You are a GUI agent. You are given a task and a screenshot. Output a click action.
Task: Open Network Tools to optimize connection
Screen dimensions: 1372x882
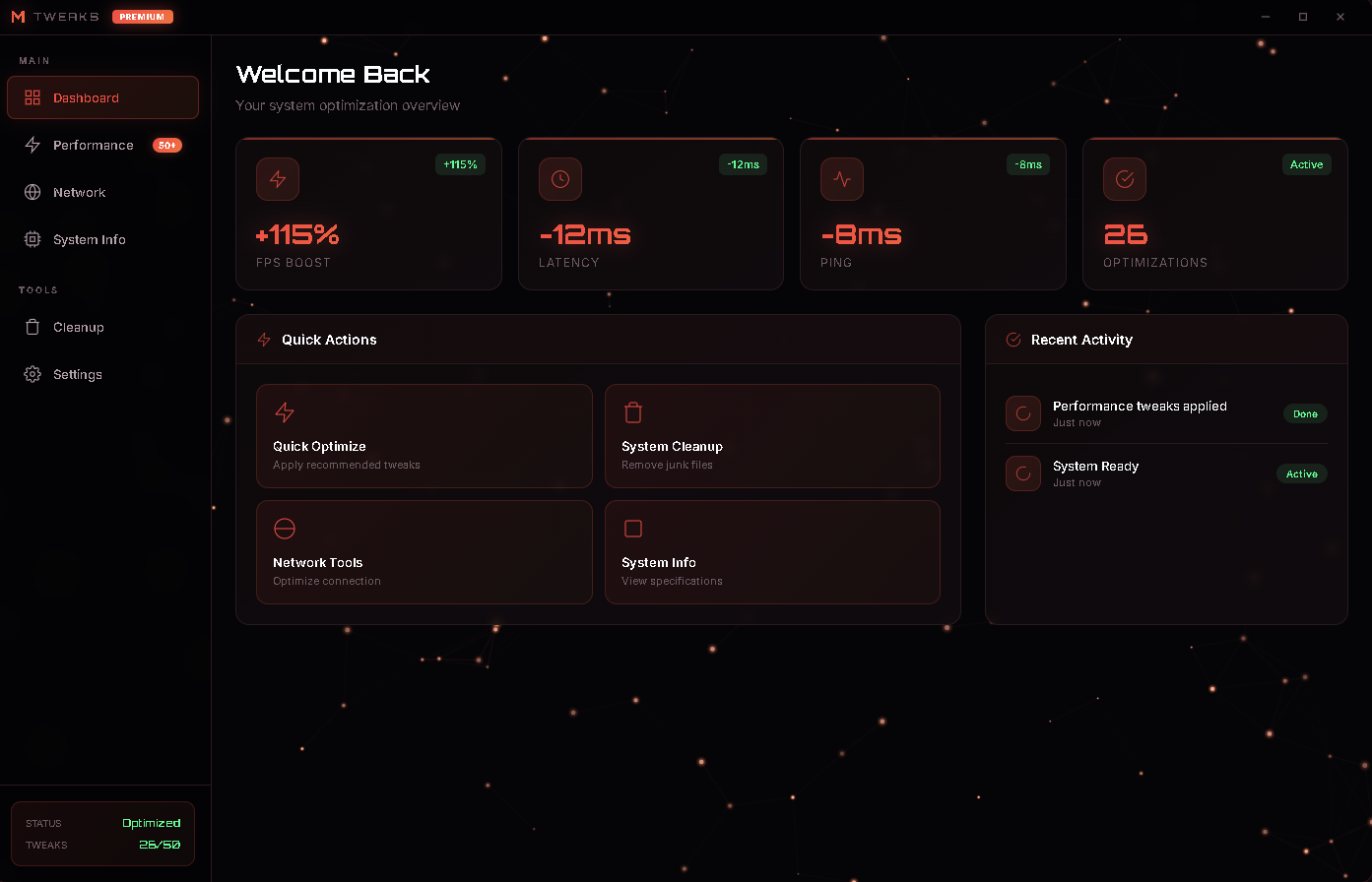pyautogui.click(x=424, y=551)
